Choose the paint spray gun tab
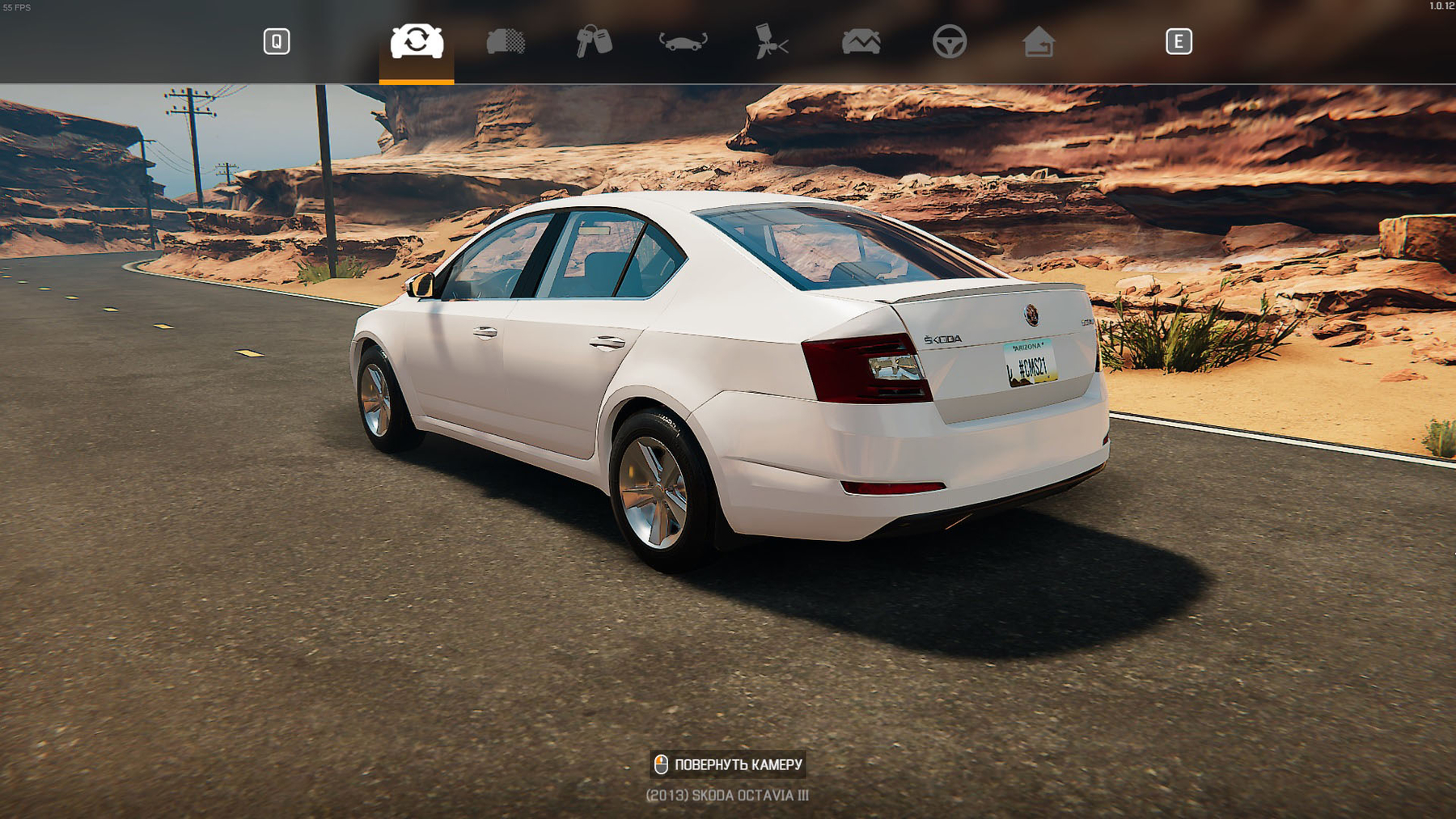The width and height of the screenshot is (1456, 819). point(772,41)
